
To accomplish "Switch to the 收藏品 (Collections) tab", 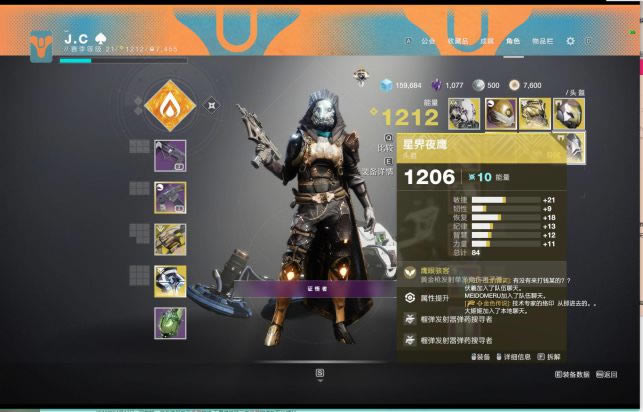I will [457, 41].
